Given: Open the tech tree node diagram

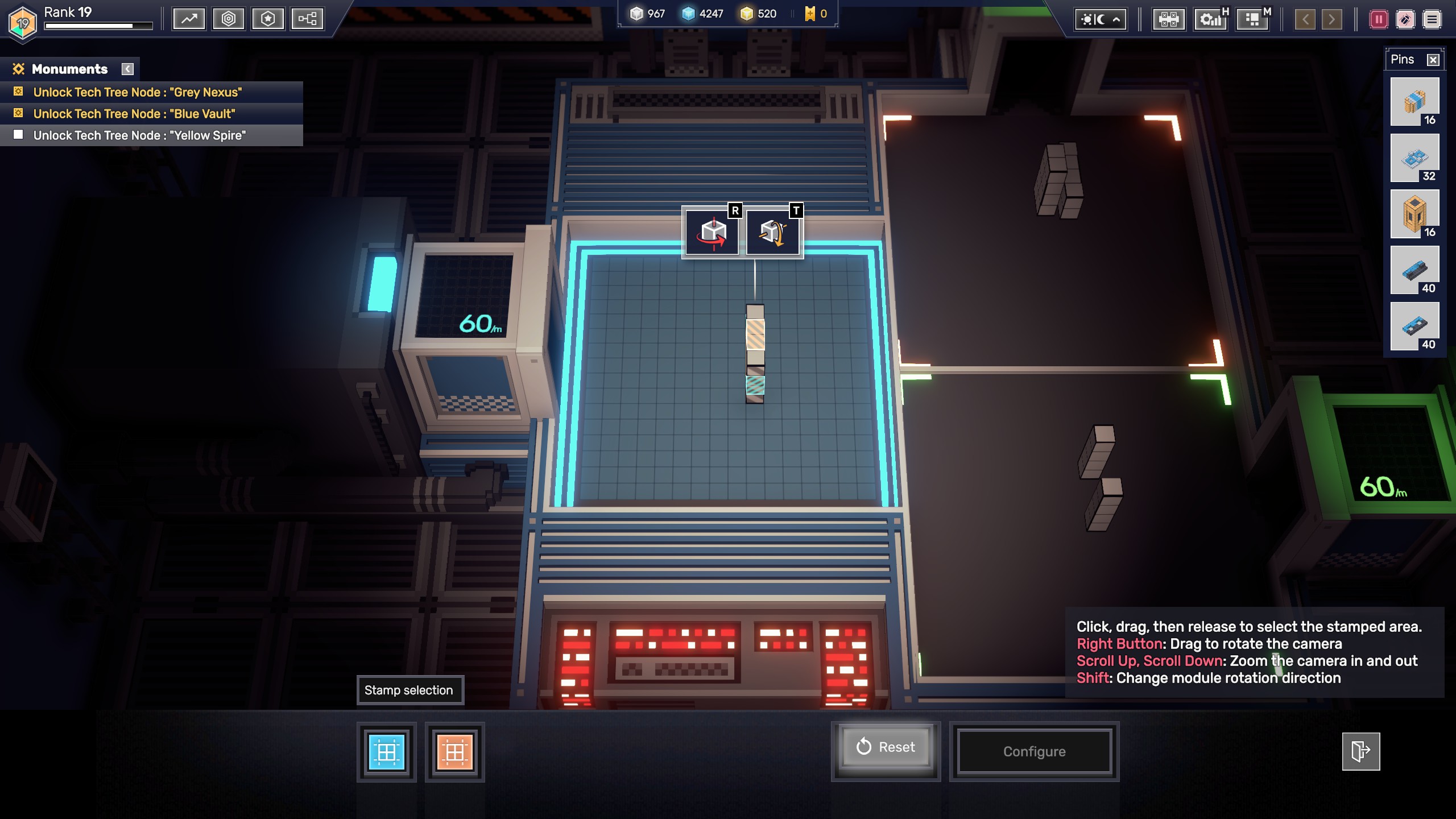Looking at the screenshot, I should point(307,19).
